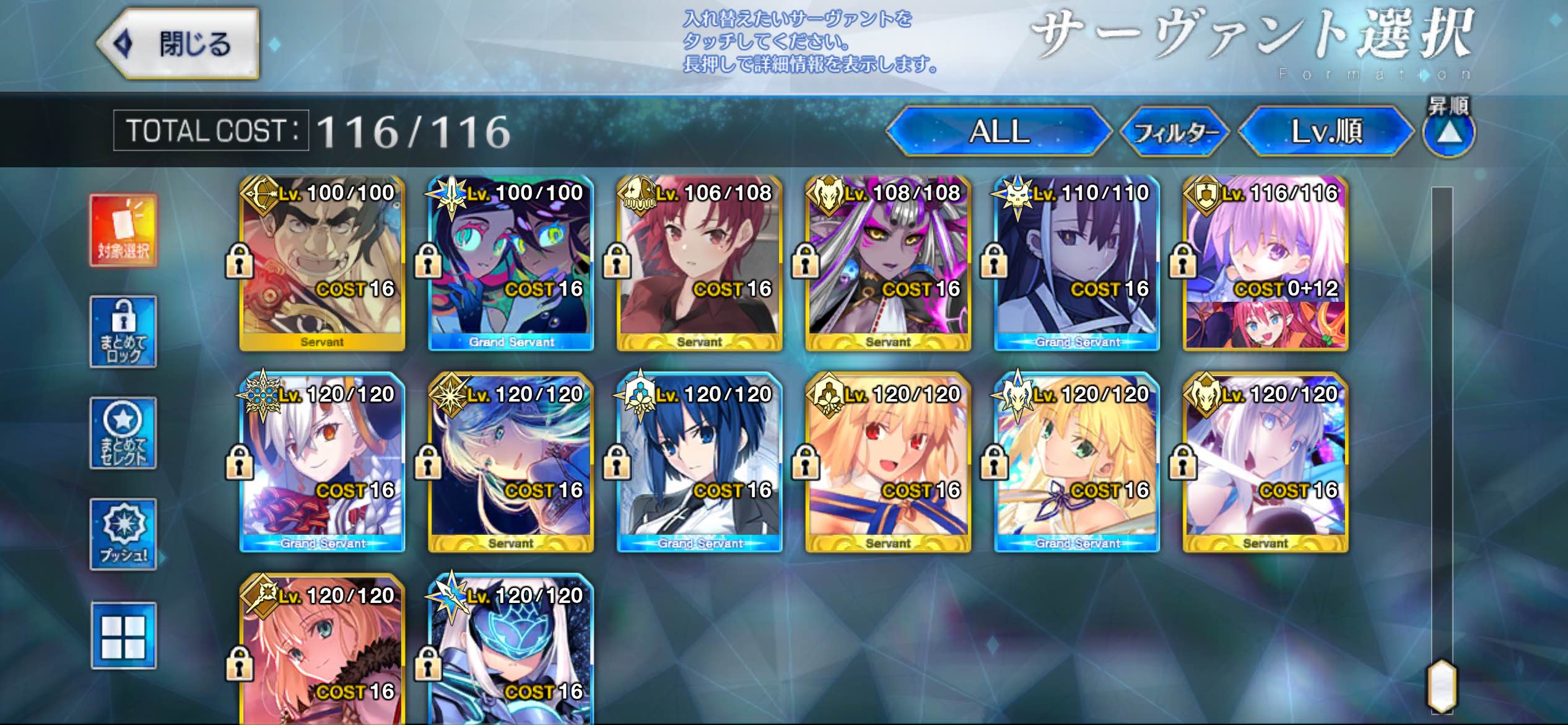This screenshot has width=1568, height=725.
Task: Switch the grid layout view
Action: [123, 636]
